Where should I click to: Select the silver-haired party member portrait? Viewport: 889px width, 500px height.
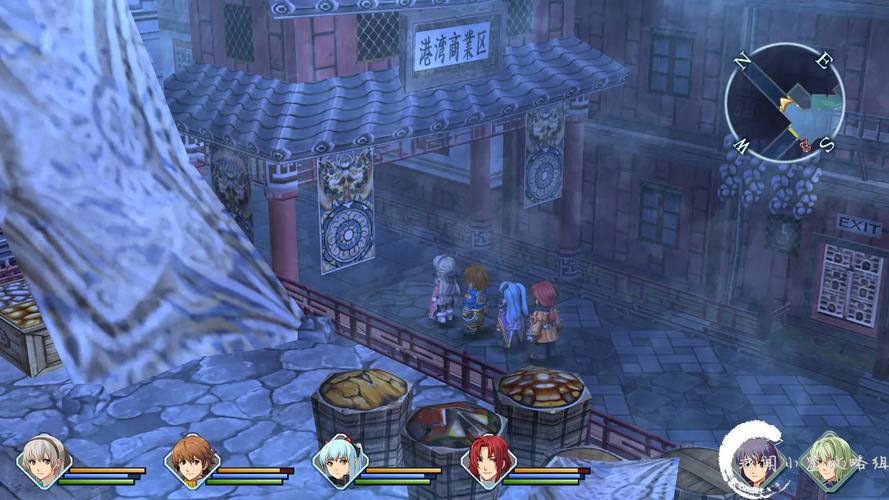(x=42, y=461)
